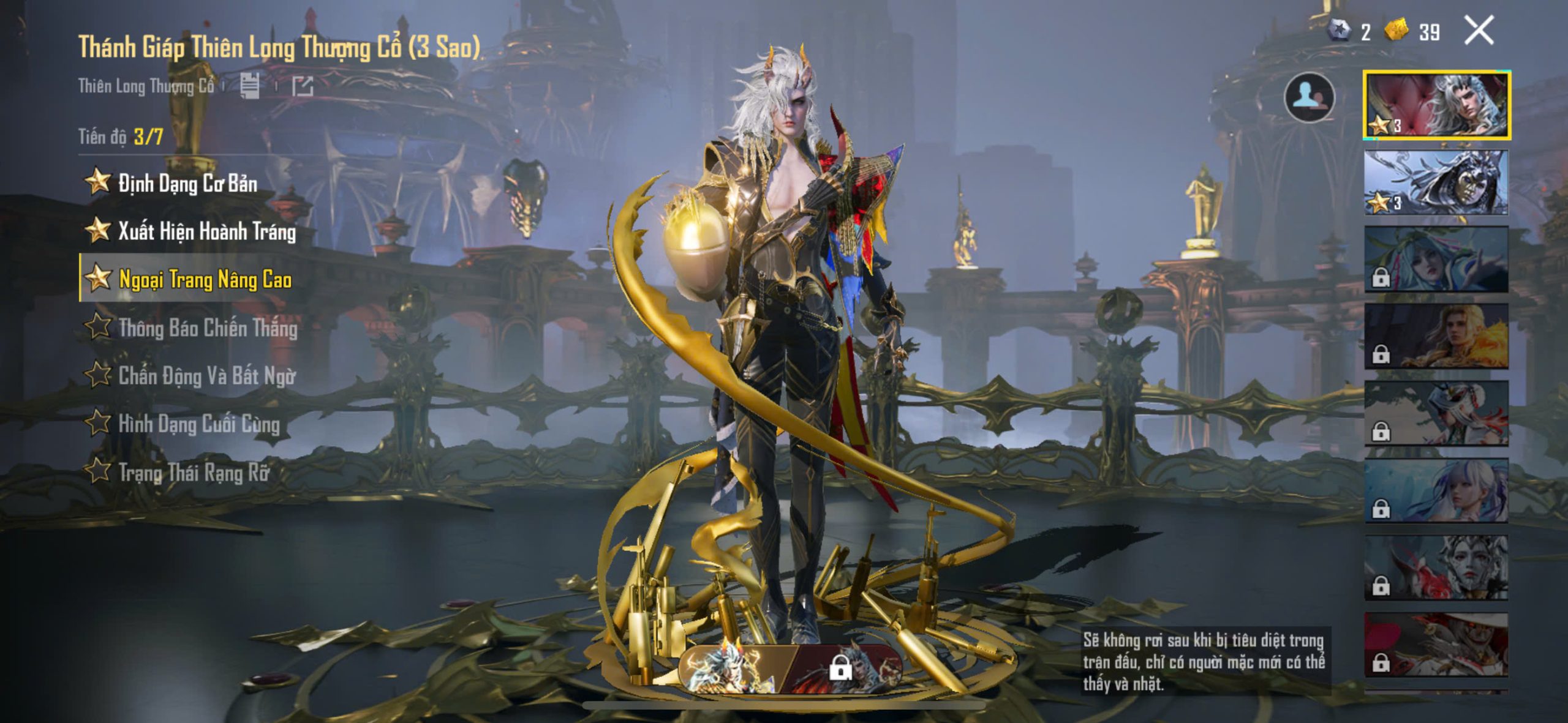
Task: Select the Định Dạng Cơ Bản level
Action: coord(187,183)
